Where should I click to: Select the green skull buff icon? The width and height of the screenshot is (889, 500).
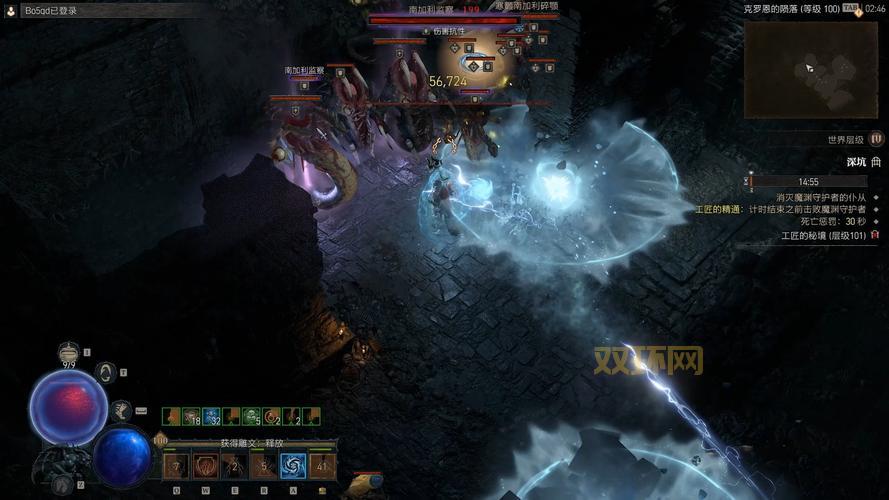(x=249, y=416)
